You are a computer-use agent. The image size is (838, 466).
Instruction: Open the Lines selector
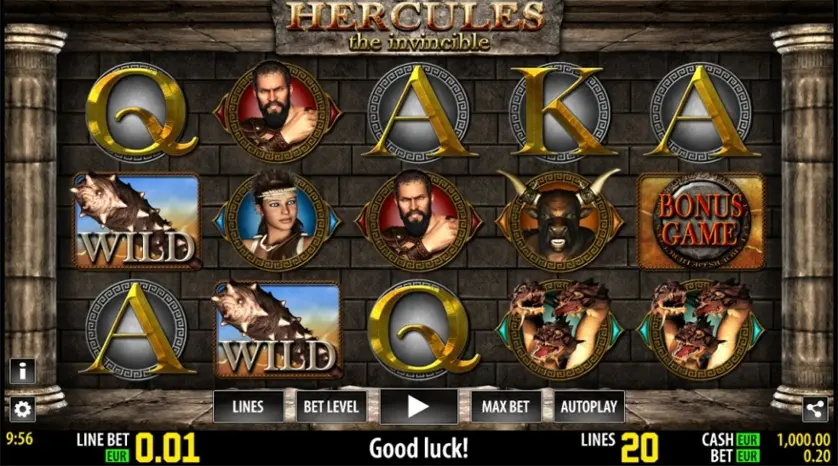pyautogui.click(x=248, y=407)
